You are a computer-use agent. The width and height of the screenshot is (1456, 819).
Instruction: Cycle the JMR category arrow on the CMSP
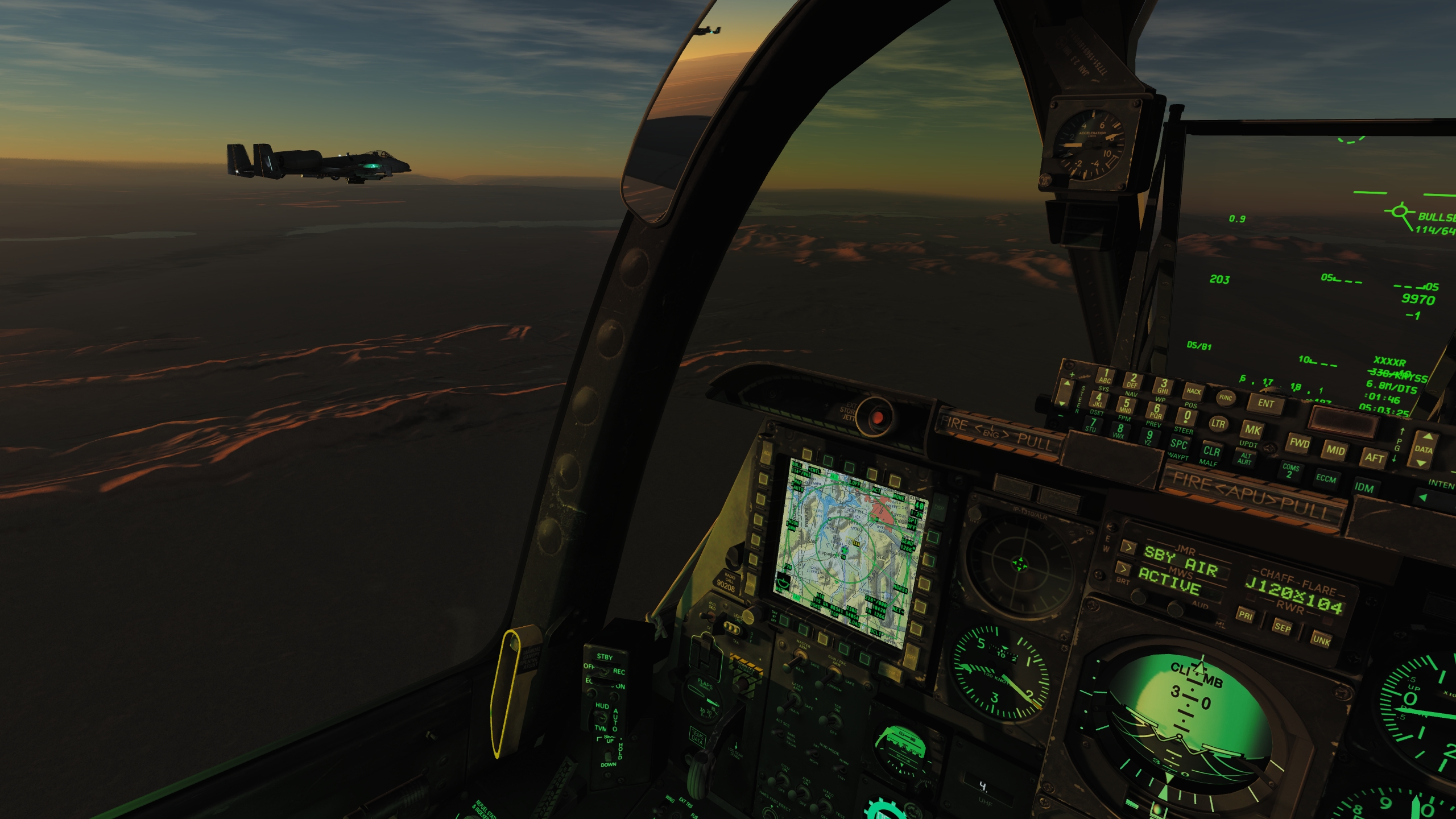[x=1130, y=548]
